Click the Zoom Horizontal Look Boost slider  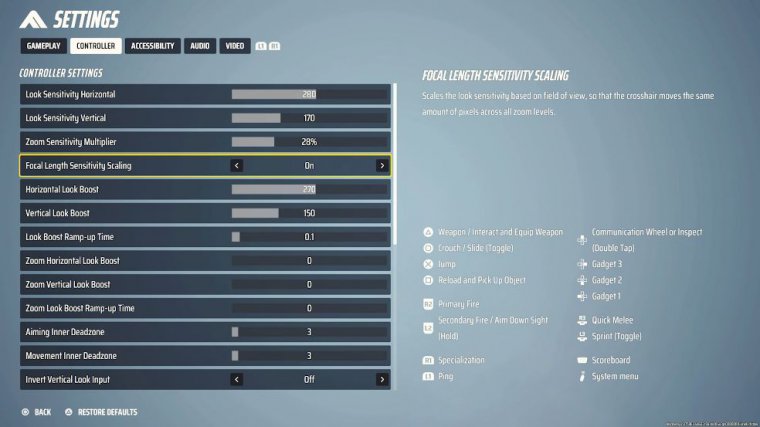pos(309,261)
